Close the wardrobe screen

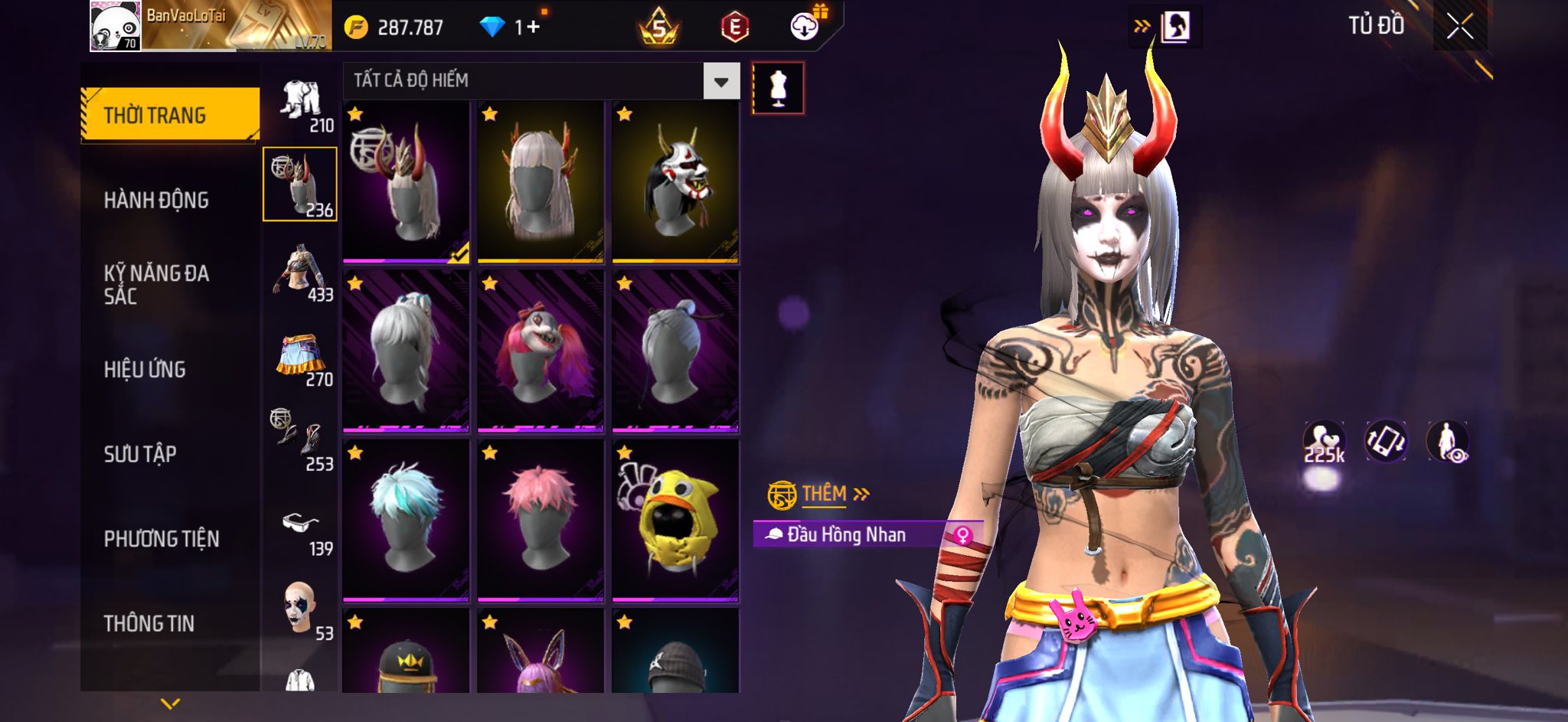pos(1459,28)
